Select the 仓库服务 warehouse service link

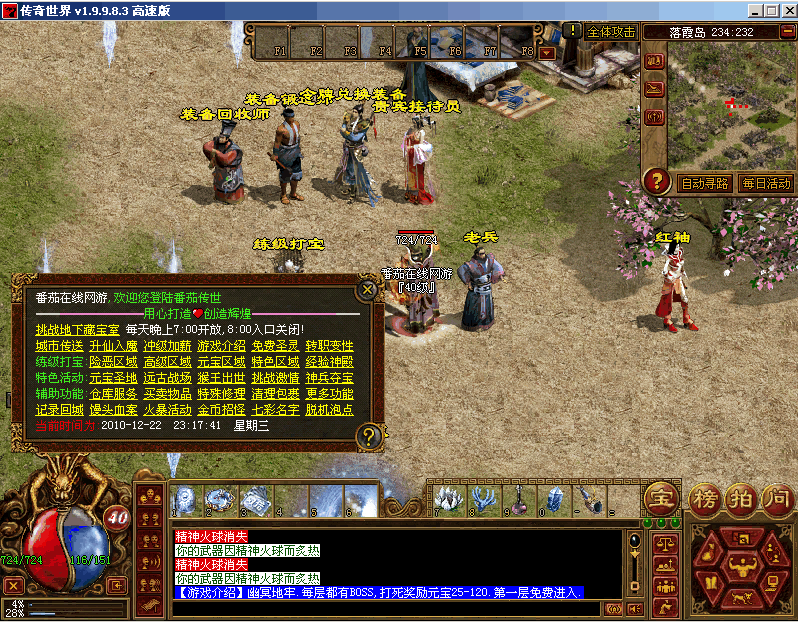point(113,393)
